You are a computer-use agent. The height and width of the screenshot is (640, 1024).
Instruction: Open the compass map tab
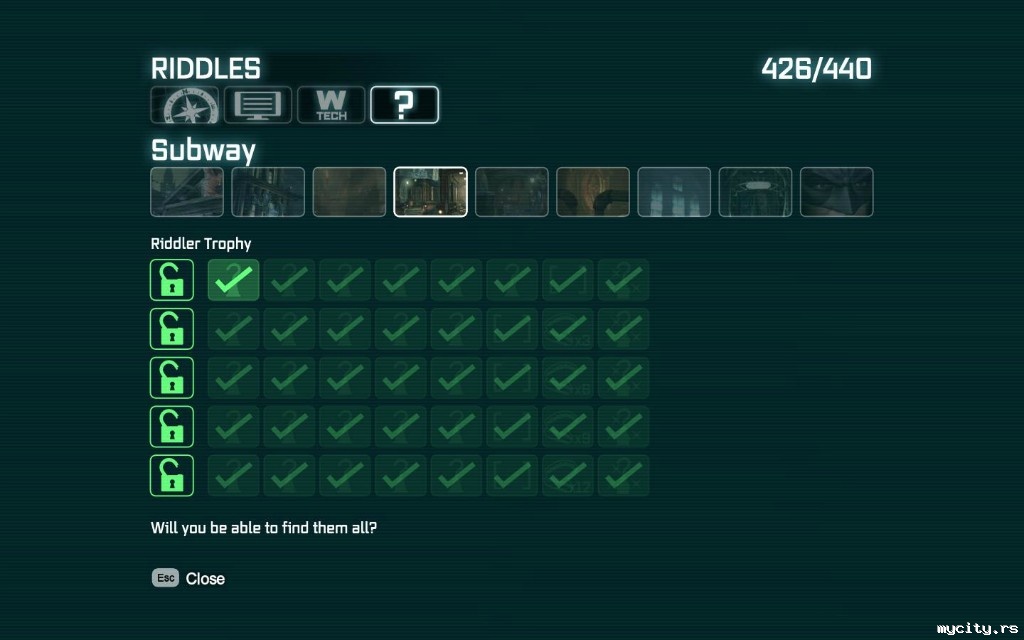tap(184, 105)
